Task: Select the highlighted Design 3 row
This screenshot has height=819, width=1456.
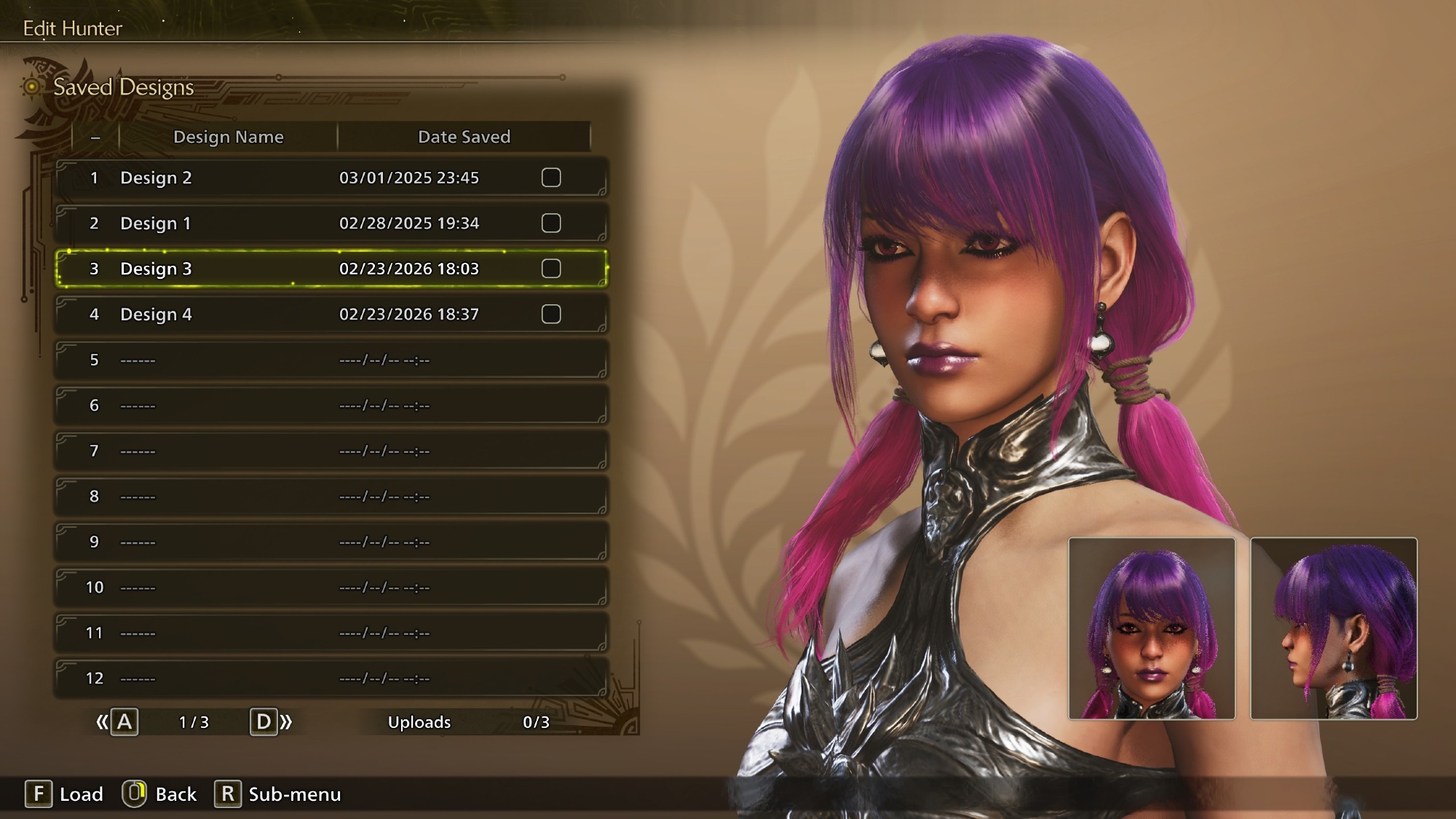Action: (291, 269)
